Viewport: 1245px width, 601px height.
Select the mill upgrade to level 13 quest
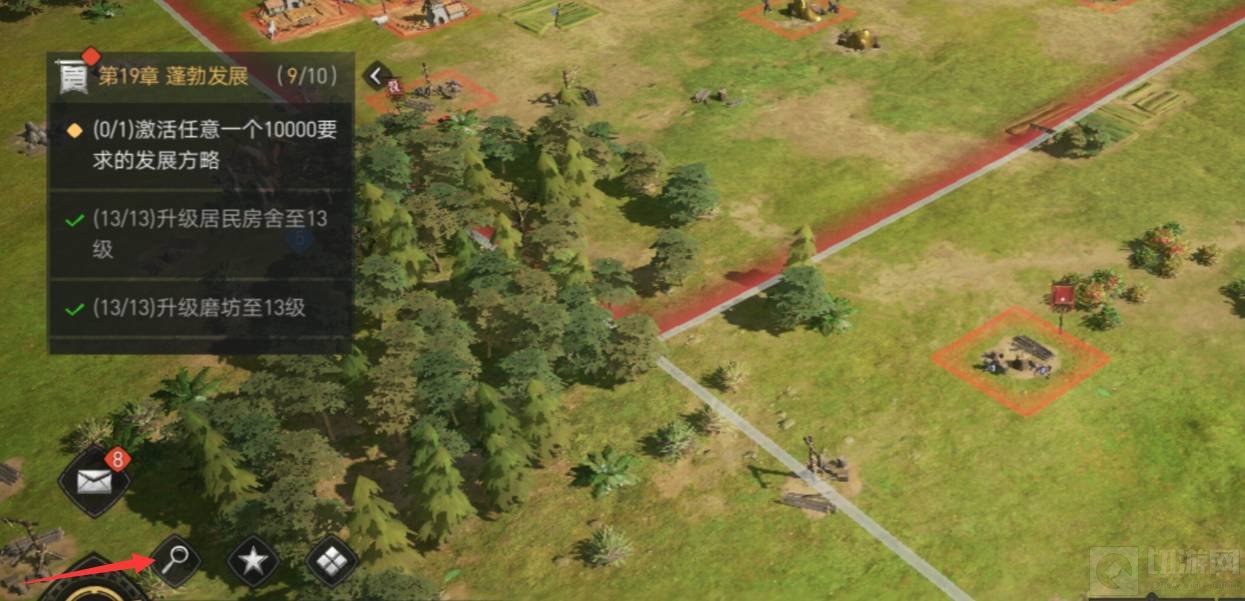[200, 308]
